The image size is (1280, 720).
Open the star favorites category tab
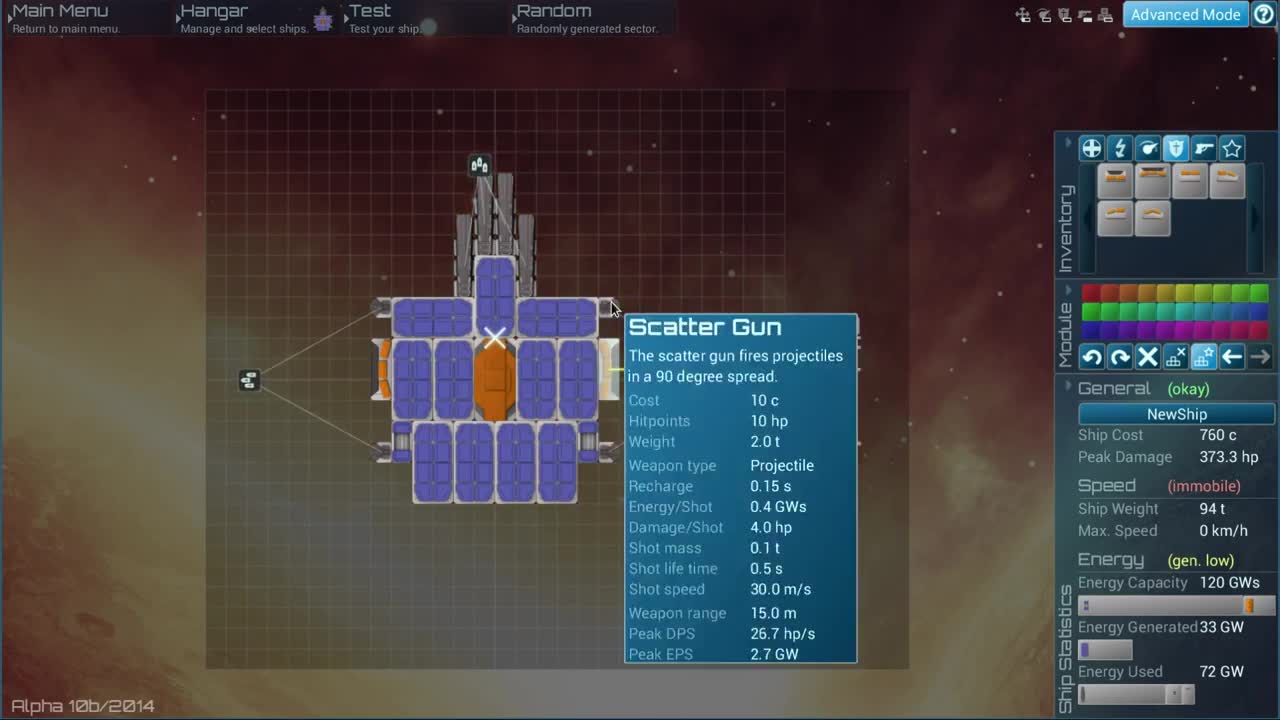1232,149
